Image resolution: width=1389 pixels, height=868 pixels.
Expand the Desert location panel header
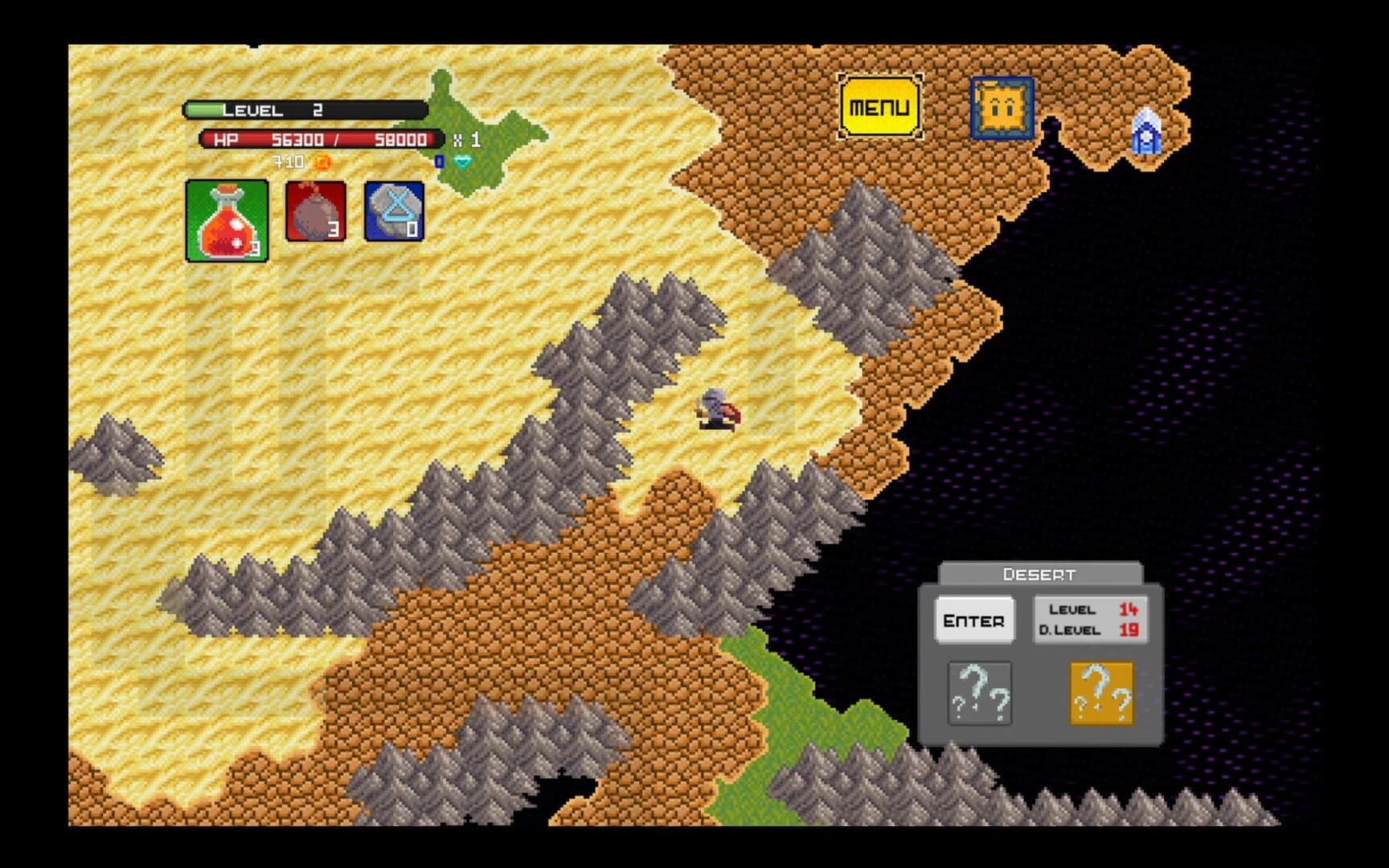click(1037, 573)
